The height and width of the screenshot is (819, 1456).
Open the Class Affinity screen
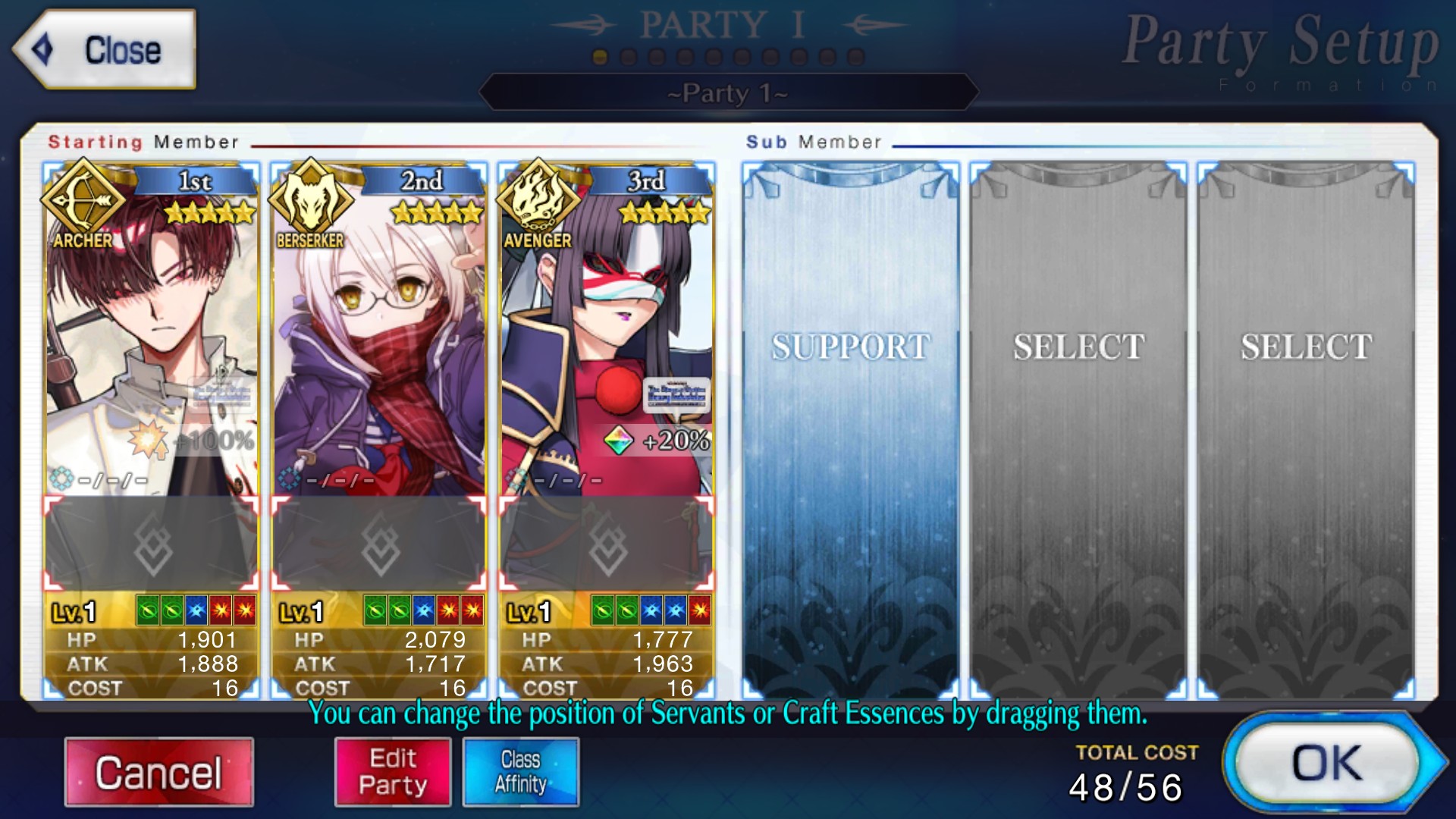click(x=521, y=772)
